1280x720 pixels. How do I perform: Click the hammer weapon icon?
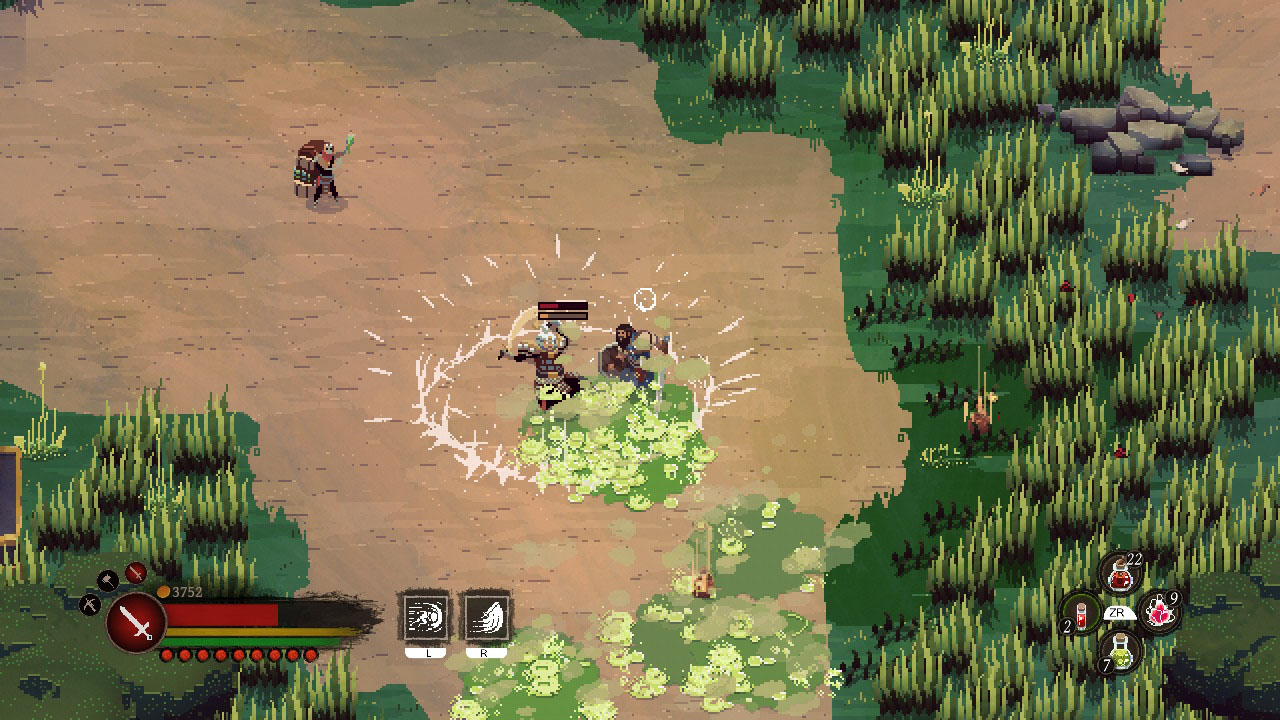tap(108, 580)
